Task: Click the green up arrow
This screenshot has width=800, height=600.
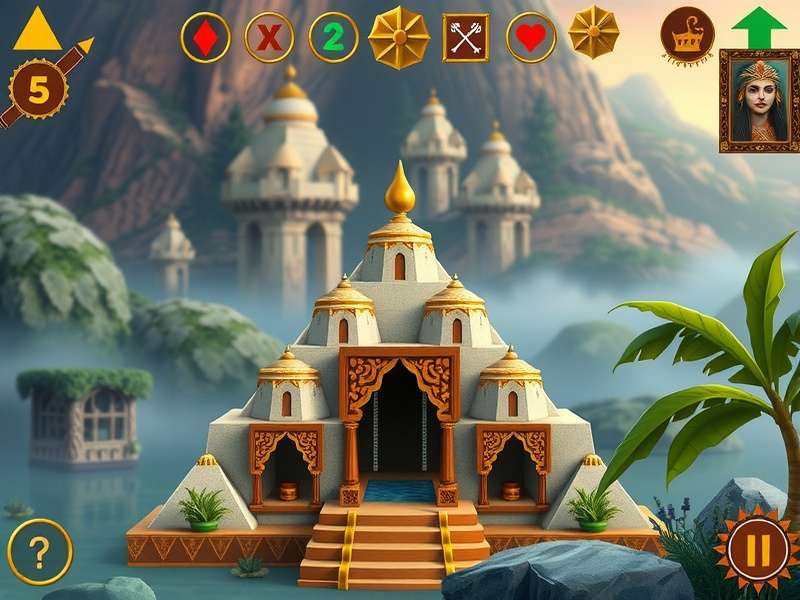Action: click(x=759, y=26)
